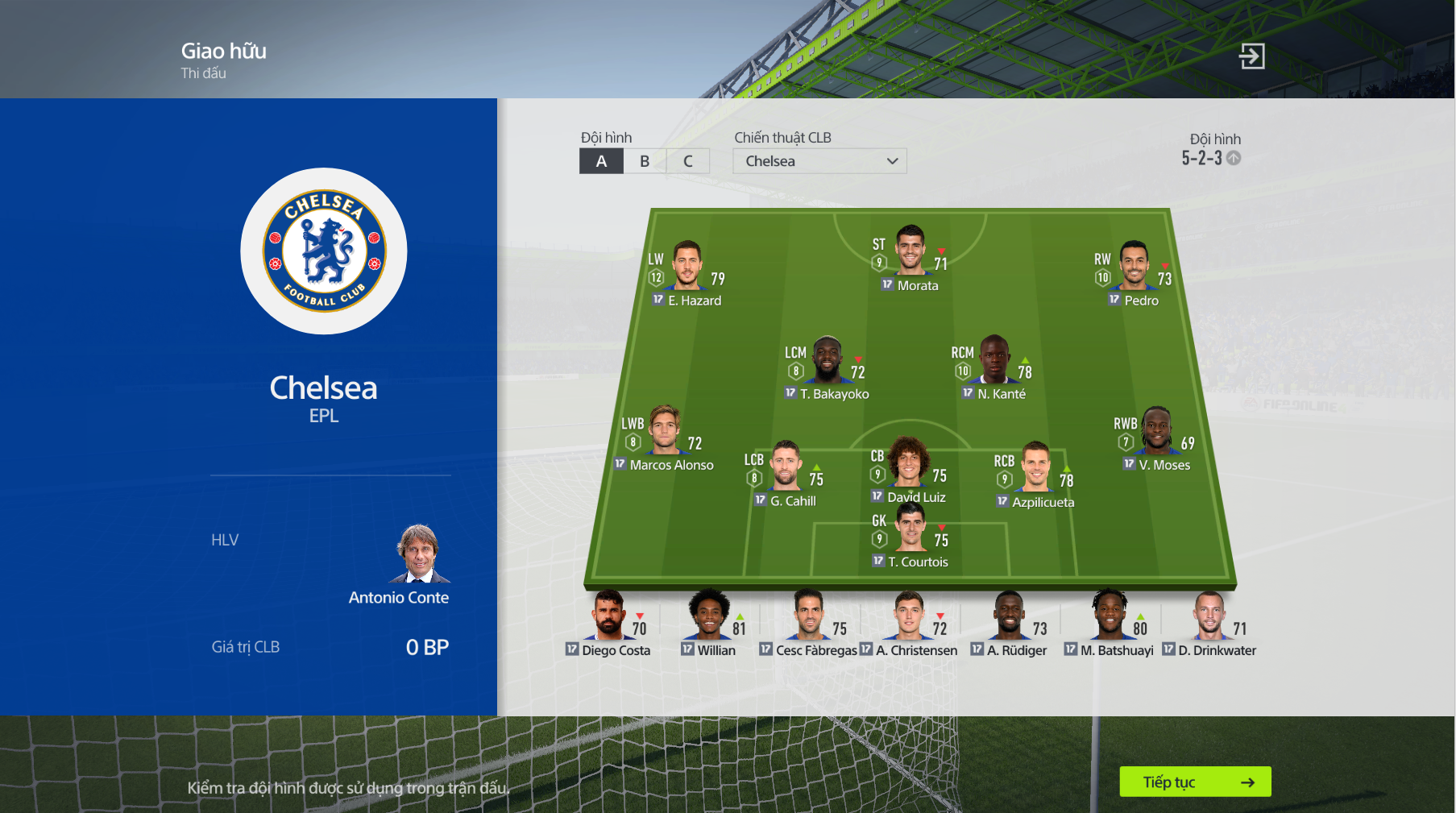Screen dimensions: 1456x813
Task: Click the Giao hữu menu title
Action: pos(222,51)
